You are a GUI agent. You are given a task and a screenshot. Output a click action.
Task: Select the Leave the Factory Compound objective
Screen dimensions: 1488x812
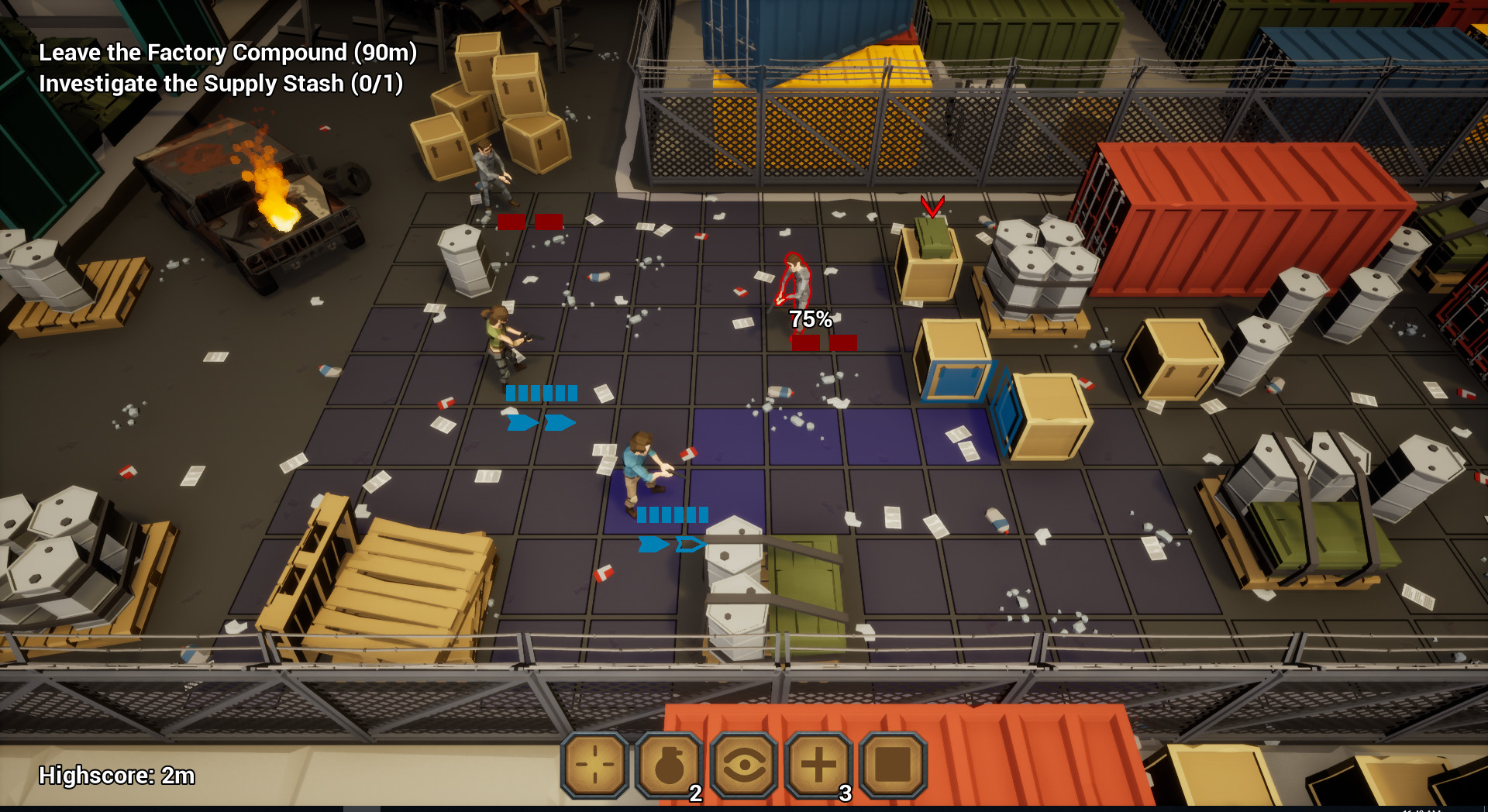pos(228,53)
